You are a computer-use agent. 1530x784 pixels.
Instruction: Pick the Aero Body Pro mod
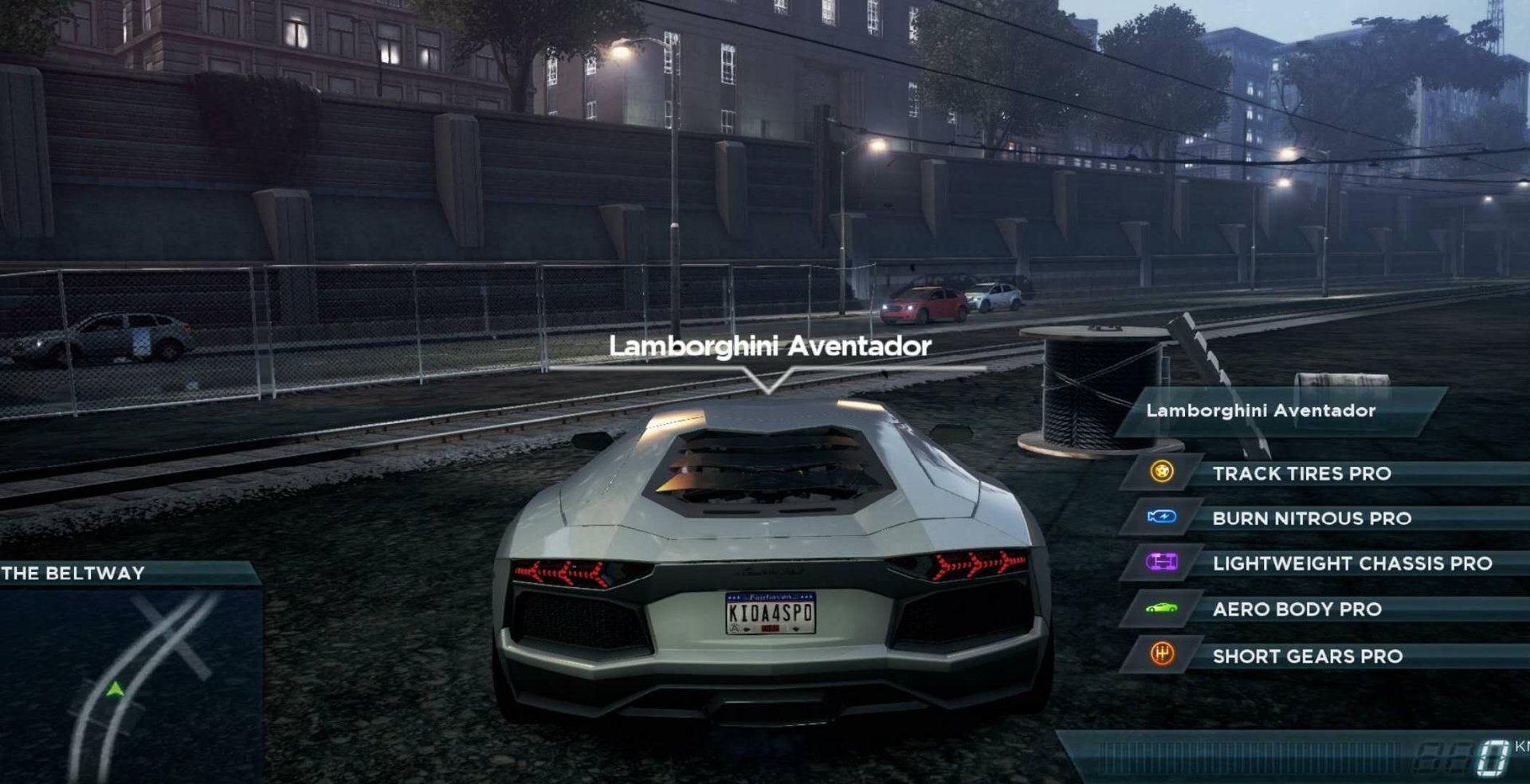pos(1297,610)
